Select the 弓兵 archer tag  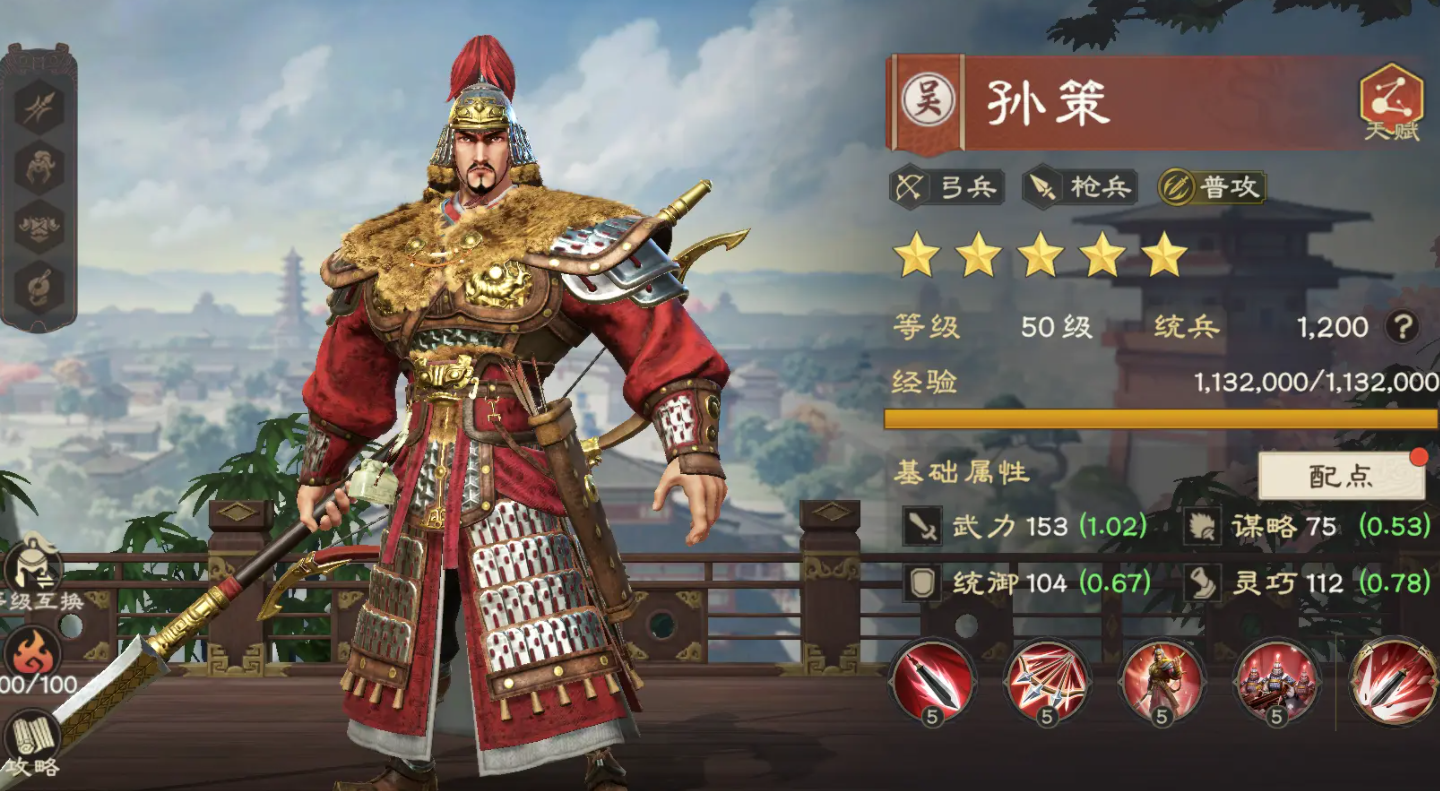tap(949, 187)
